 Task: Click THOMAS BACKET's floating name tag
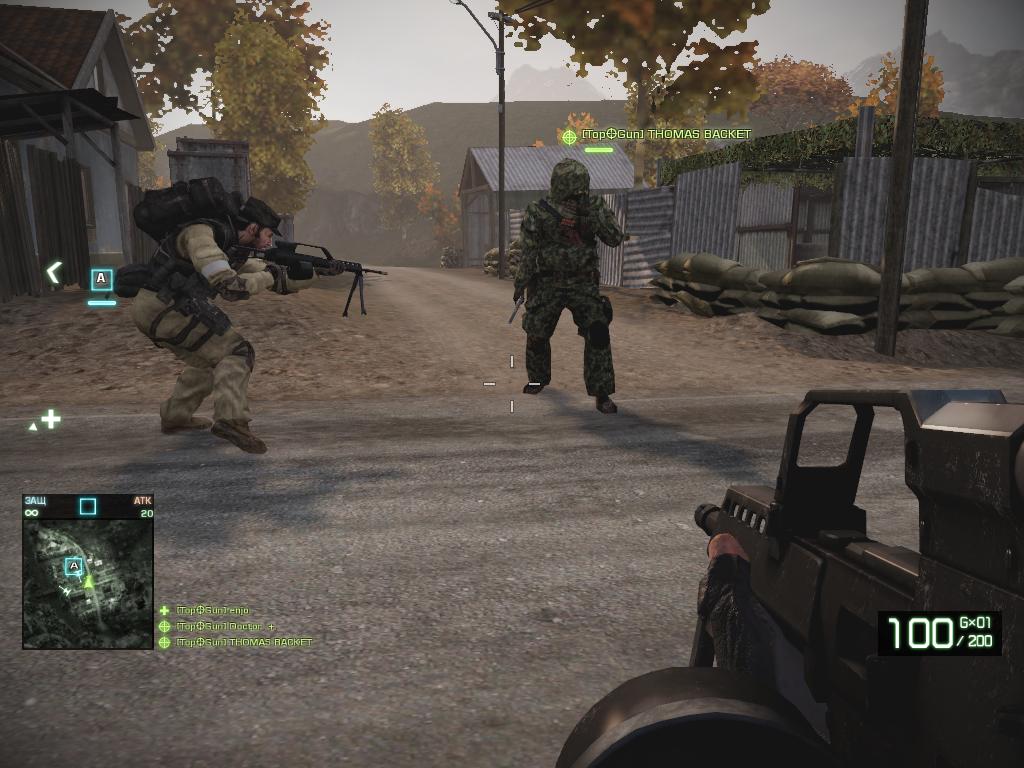pos(665,134)
